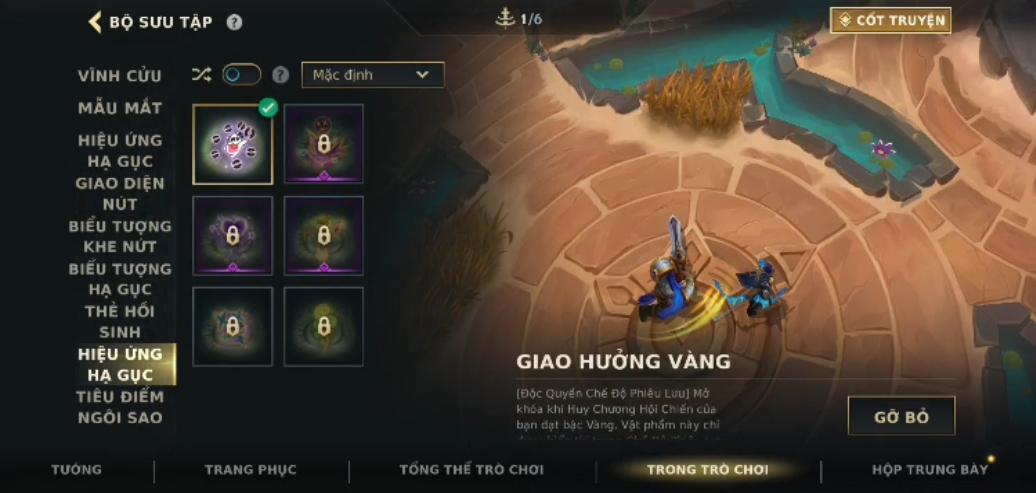The image size is (1036, 493).
Task: Open the help icon beside Bộ Sưu Tập title
Action: [234, 22]
